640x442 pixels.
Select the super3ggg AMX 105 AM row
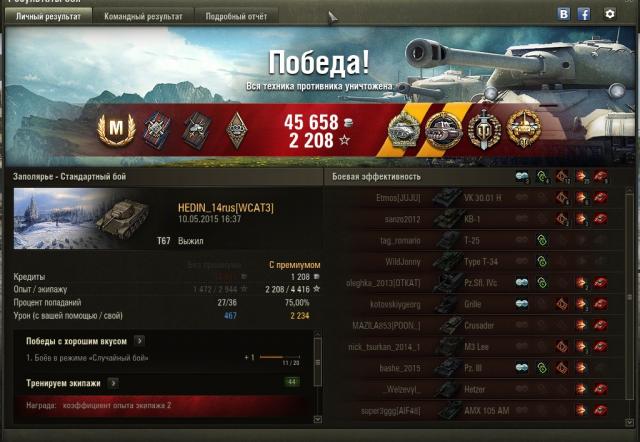(470, 411)
